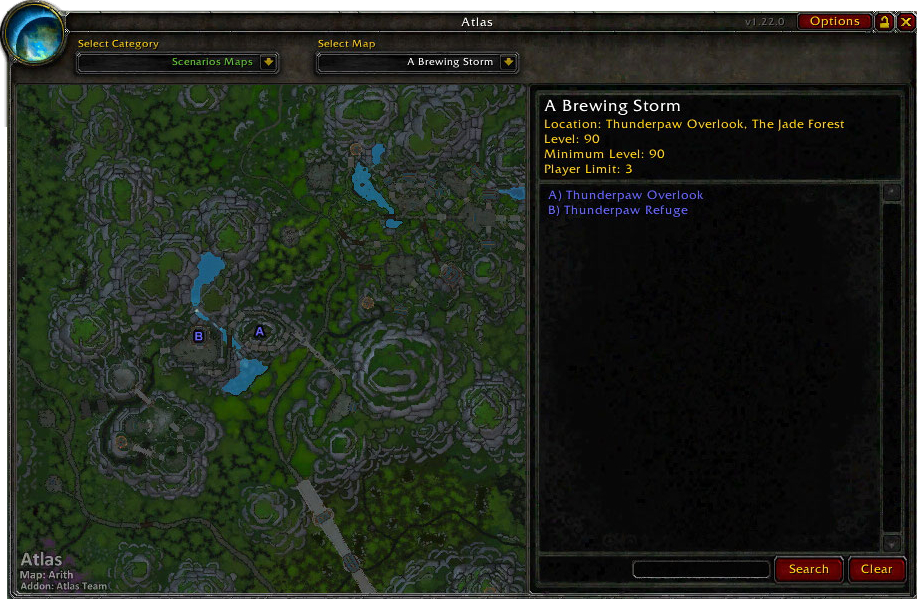This screenshot has height=599, width=917.
Task: Select the Thunderpaw Refuge entry
Action: click(617, 210)
